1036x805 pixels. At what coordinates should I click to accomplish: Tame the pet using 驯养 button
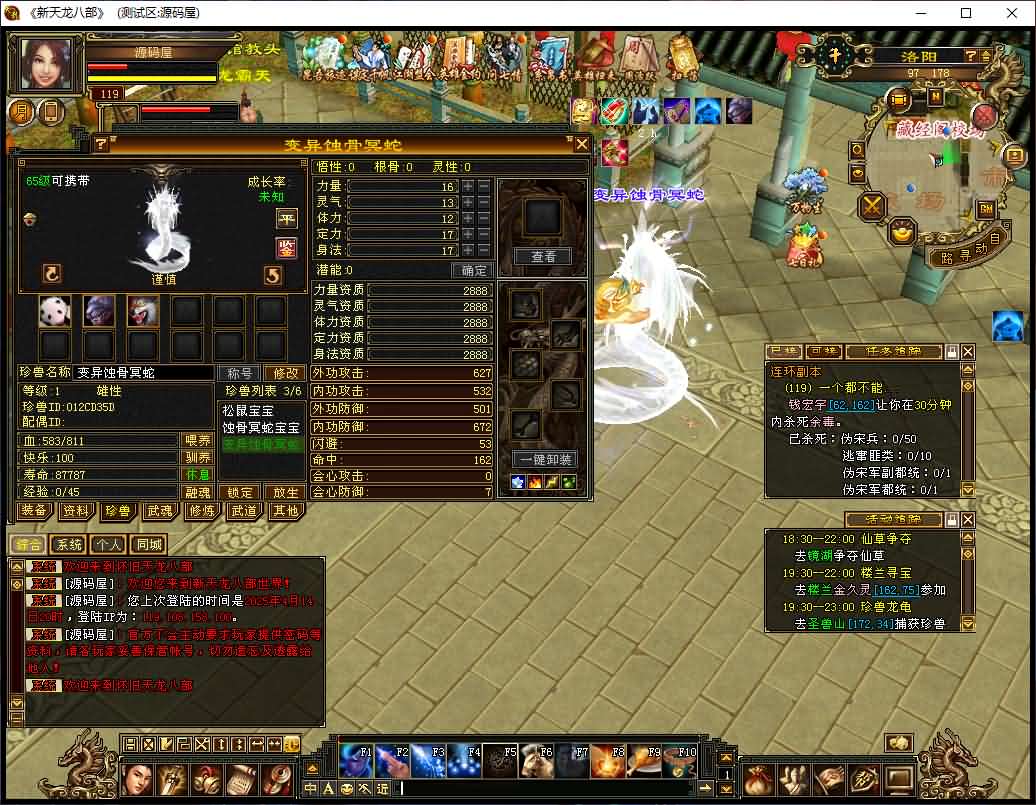click(197, 457)
